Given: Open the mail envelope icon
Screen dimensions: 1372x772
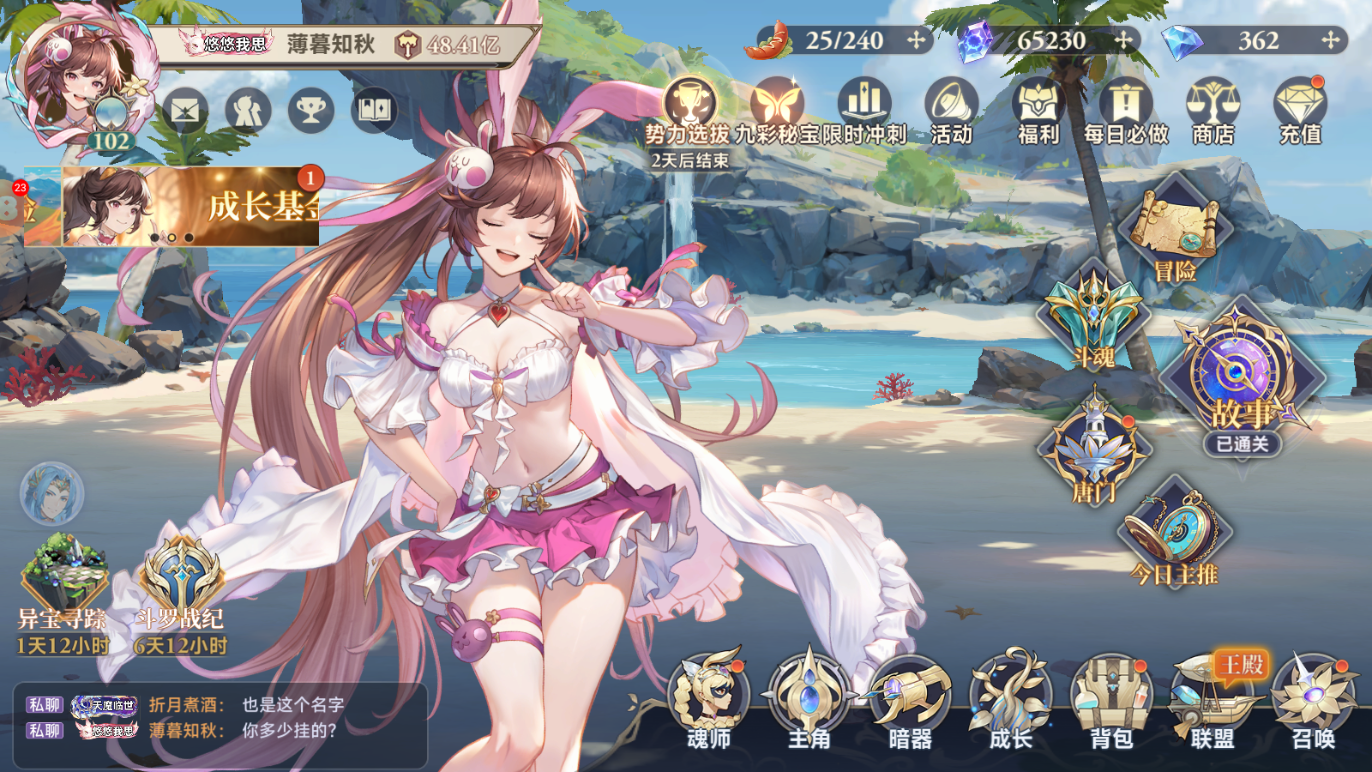Looking at the screenshot, I should (185, 110).
